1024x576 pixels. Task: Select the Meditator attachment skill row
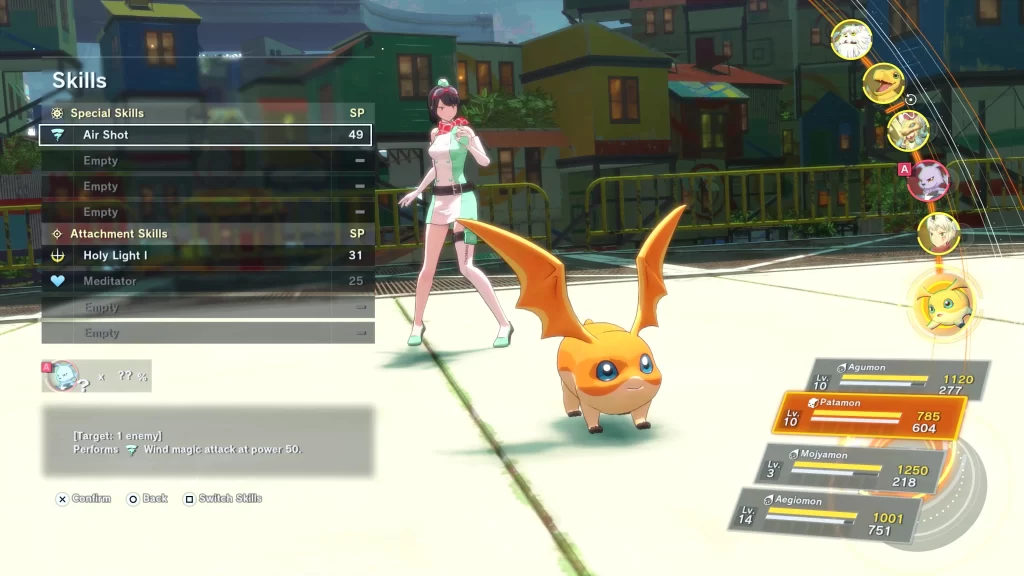click(x=205, y=281)
